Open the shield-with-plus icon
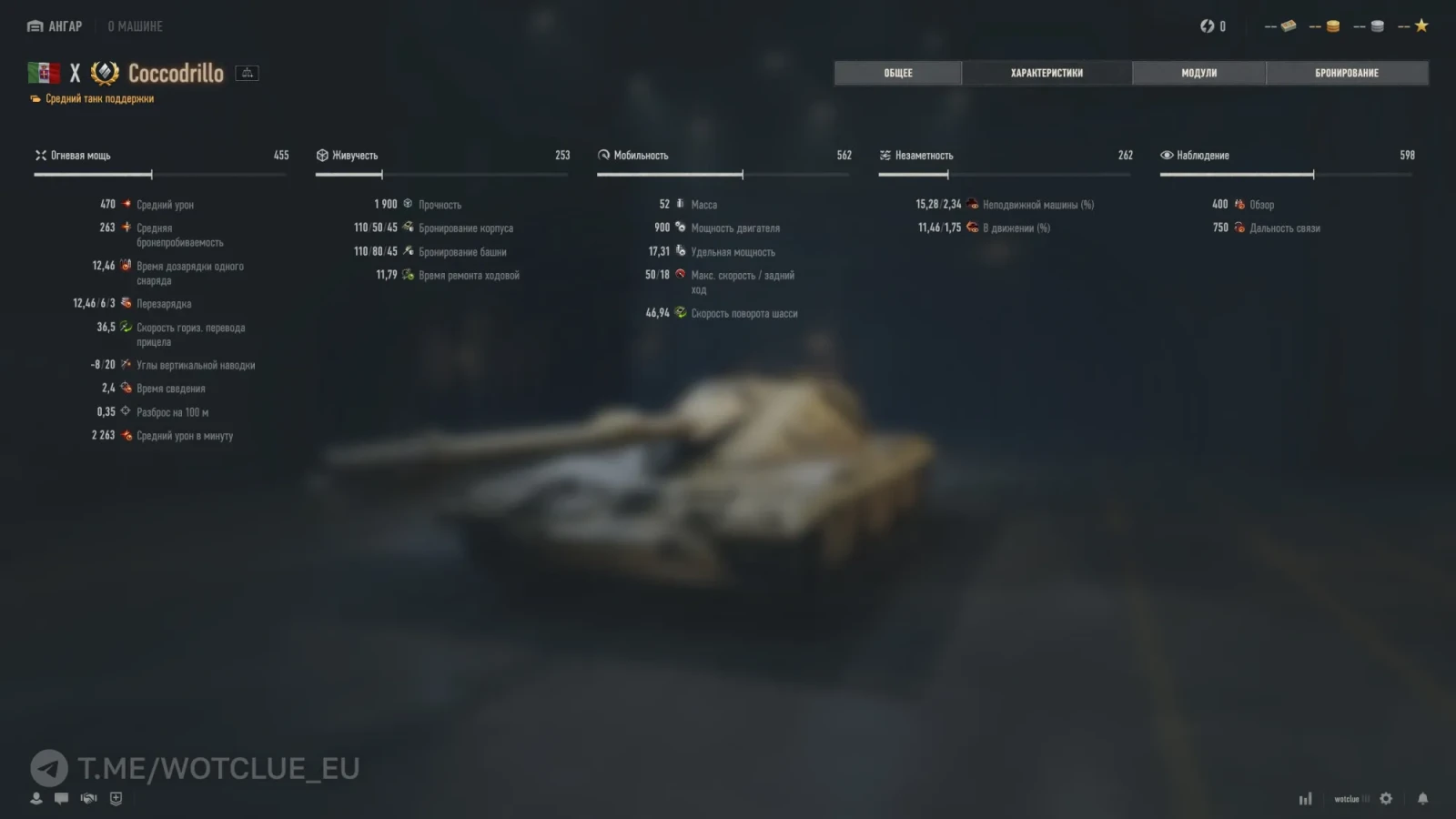The height and width of the screenshot is (819, 1456). tap(116, 798)
